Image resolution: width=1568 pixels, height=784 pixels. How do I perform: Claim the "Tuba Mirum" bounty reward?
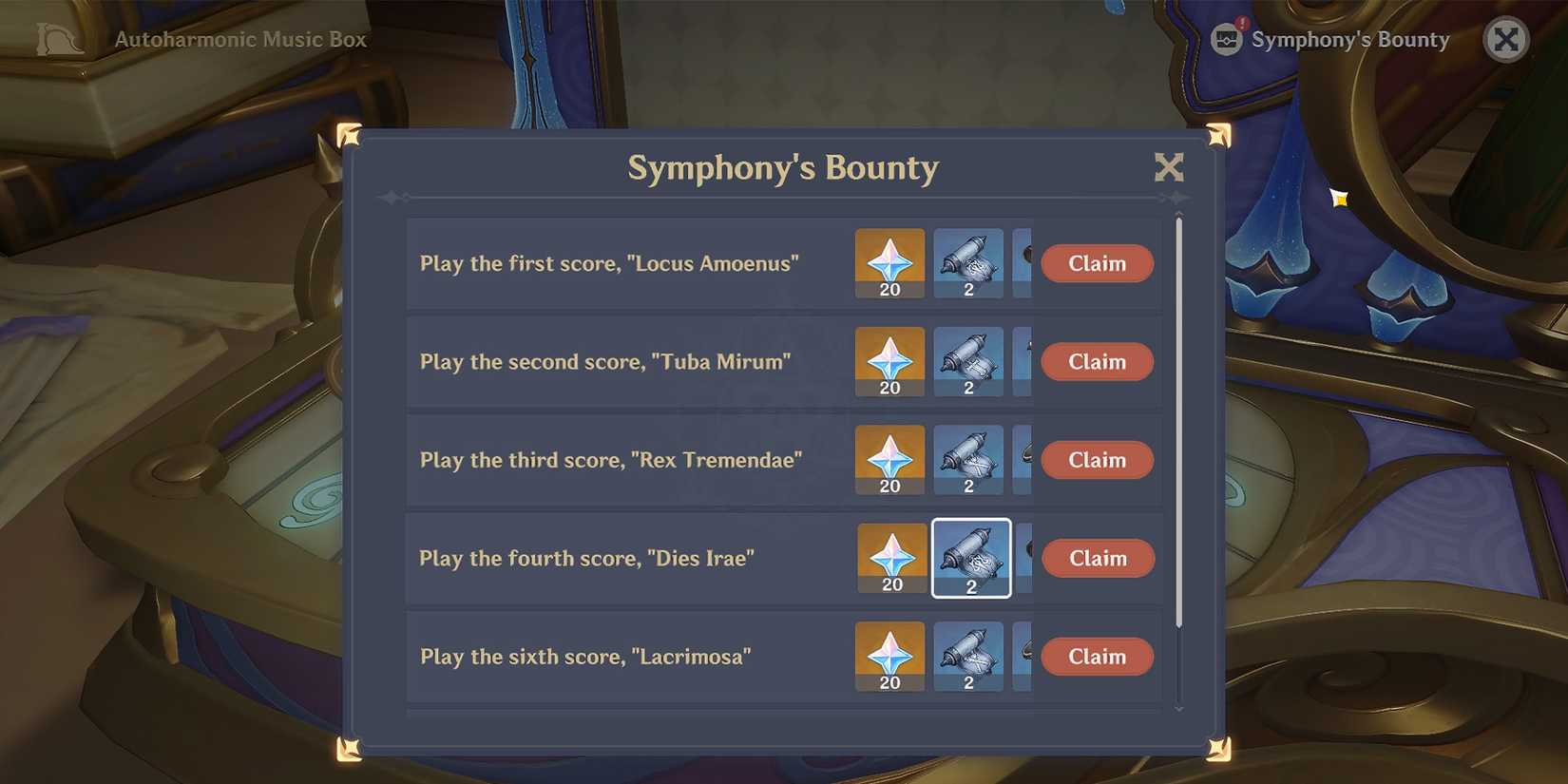[1096, 361]
